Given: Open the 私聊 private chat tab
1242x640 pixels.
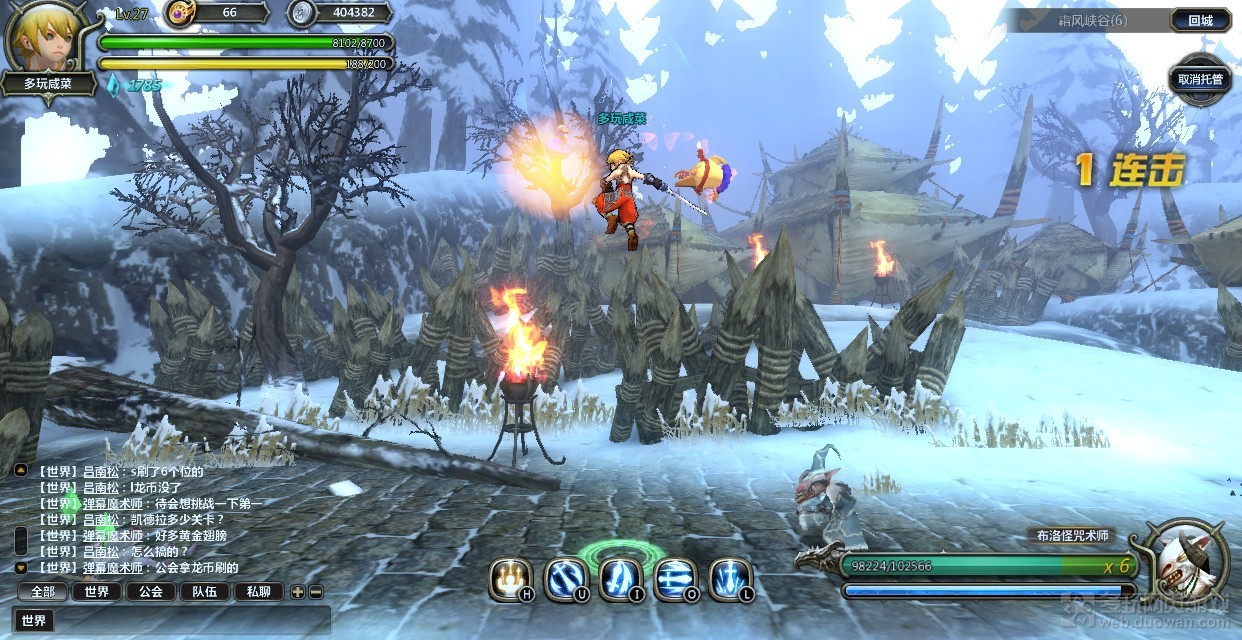Looking at the screenshot, I should pyautogui.click(x=258, y=591).
